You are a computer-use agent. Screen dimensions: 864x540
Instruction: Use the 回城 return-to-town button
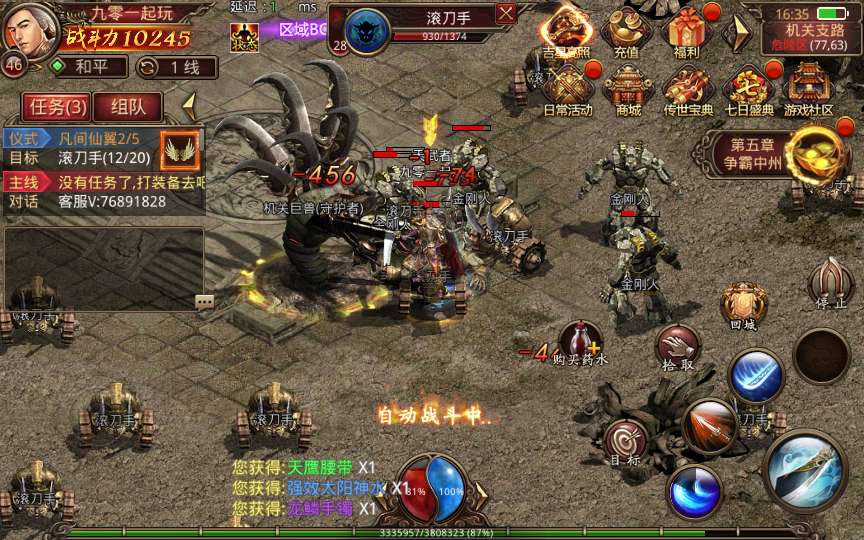(x=743, y=305)
